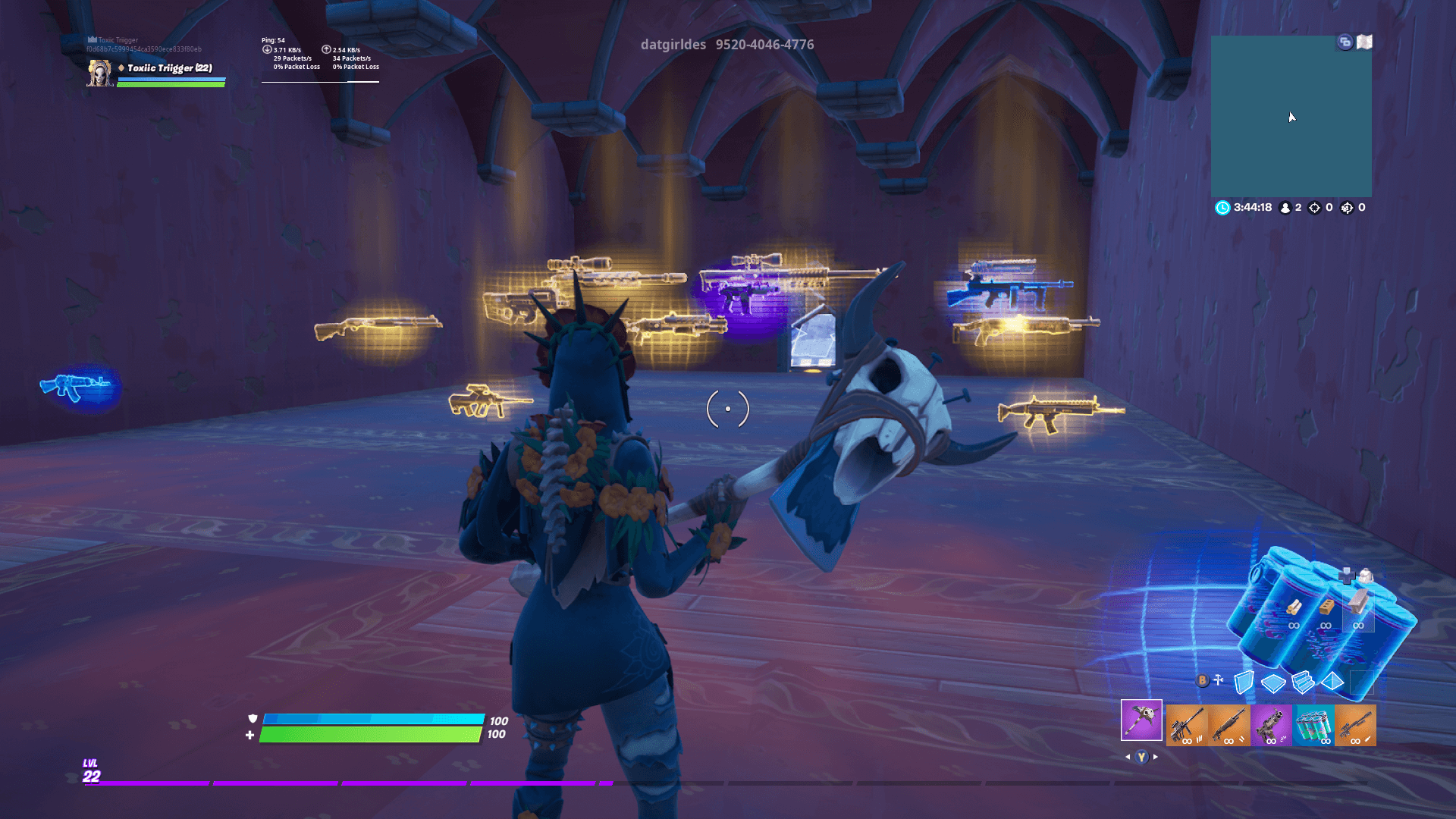The image size is (1456, 819).
Task: Open the map icon above the minimap
Action: point(1364,42)
